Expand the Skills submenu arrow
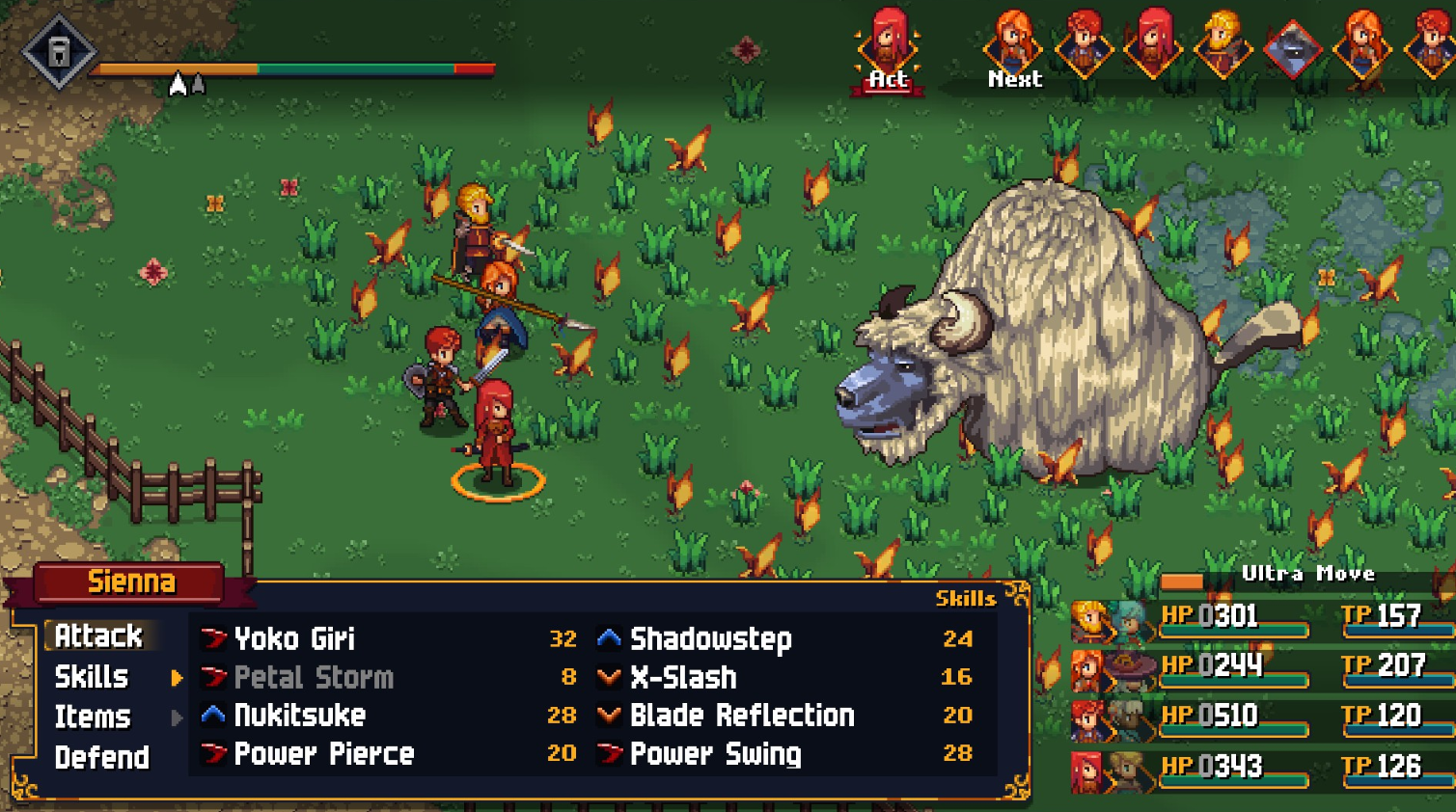 point(175,678)
